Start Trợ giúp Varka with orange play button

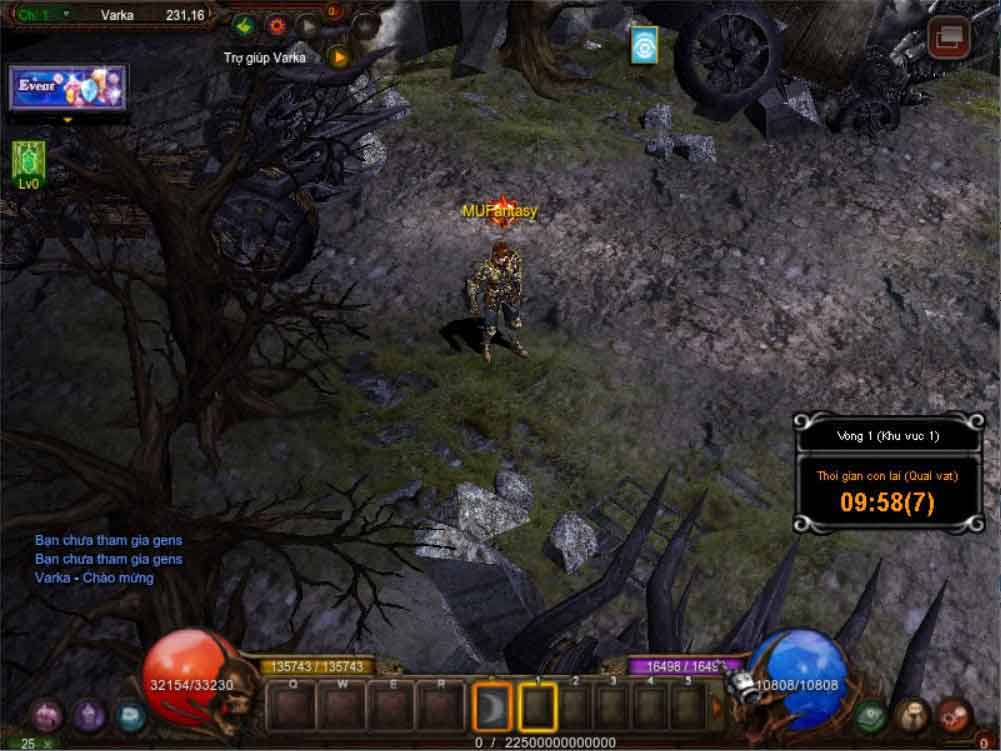(340, 57)
